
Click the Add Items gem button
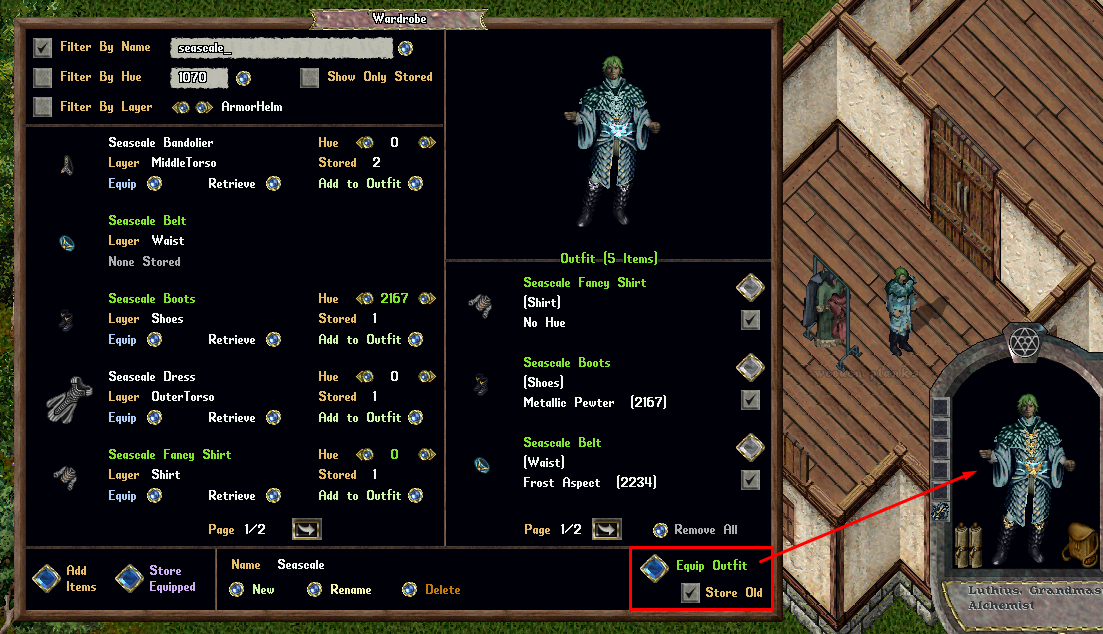(46, 578)
